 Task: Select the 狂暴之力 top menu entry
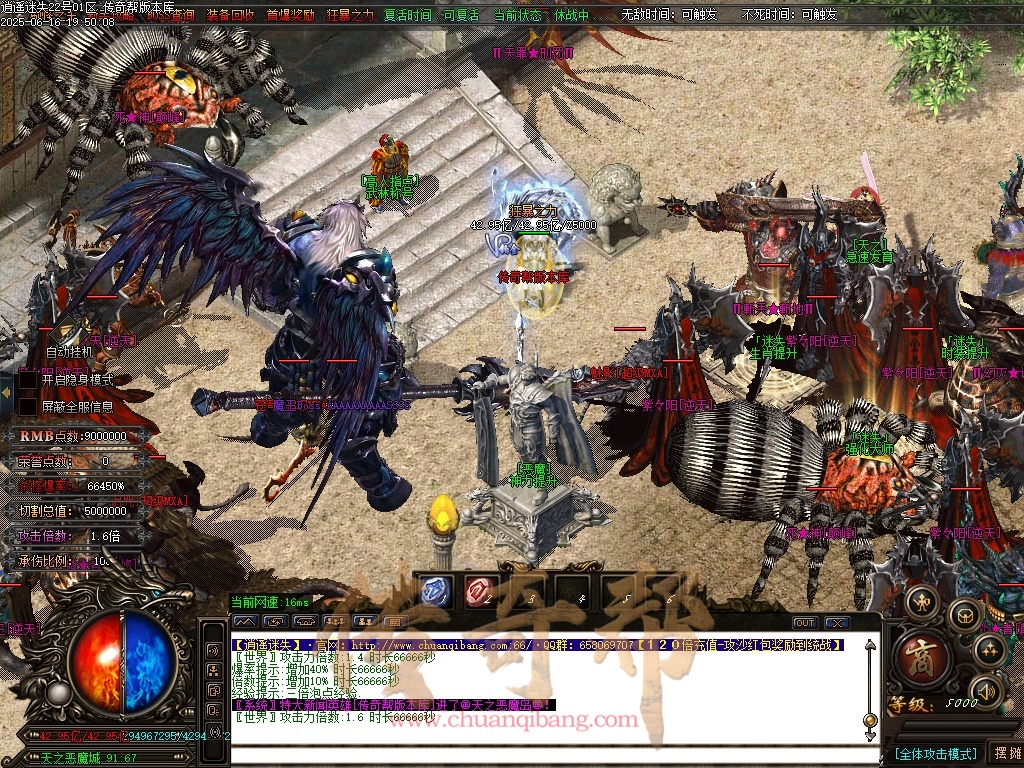349,15
